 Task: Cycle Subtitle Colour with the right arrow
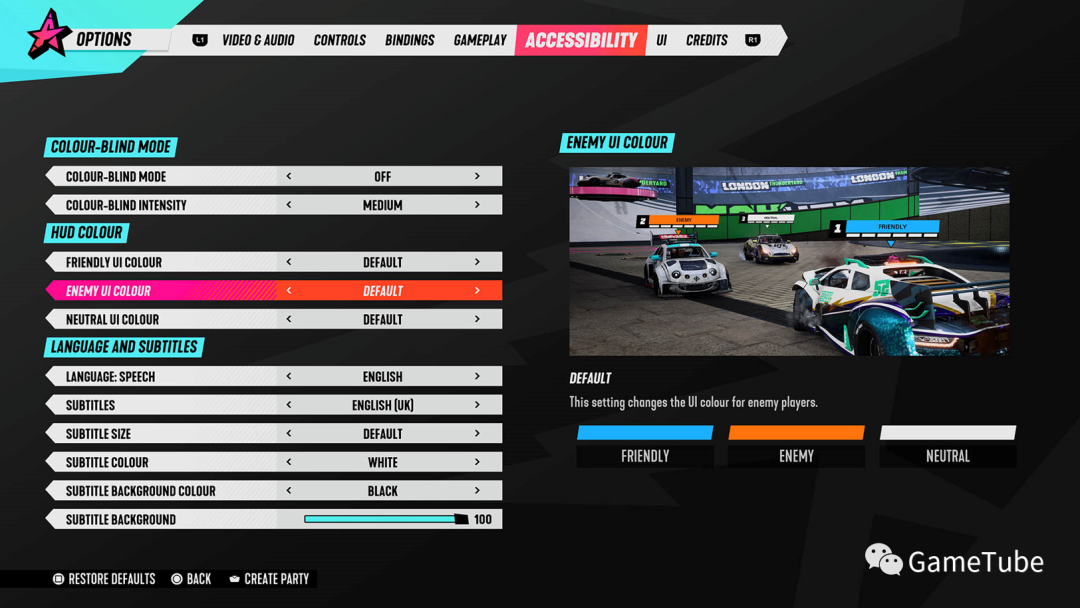(x=477, y=462)
